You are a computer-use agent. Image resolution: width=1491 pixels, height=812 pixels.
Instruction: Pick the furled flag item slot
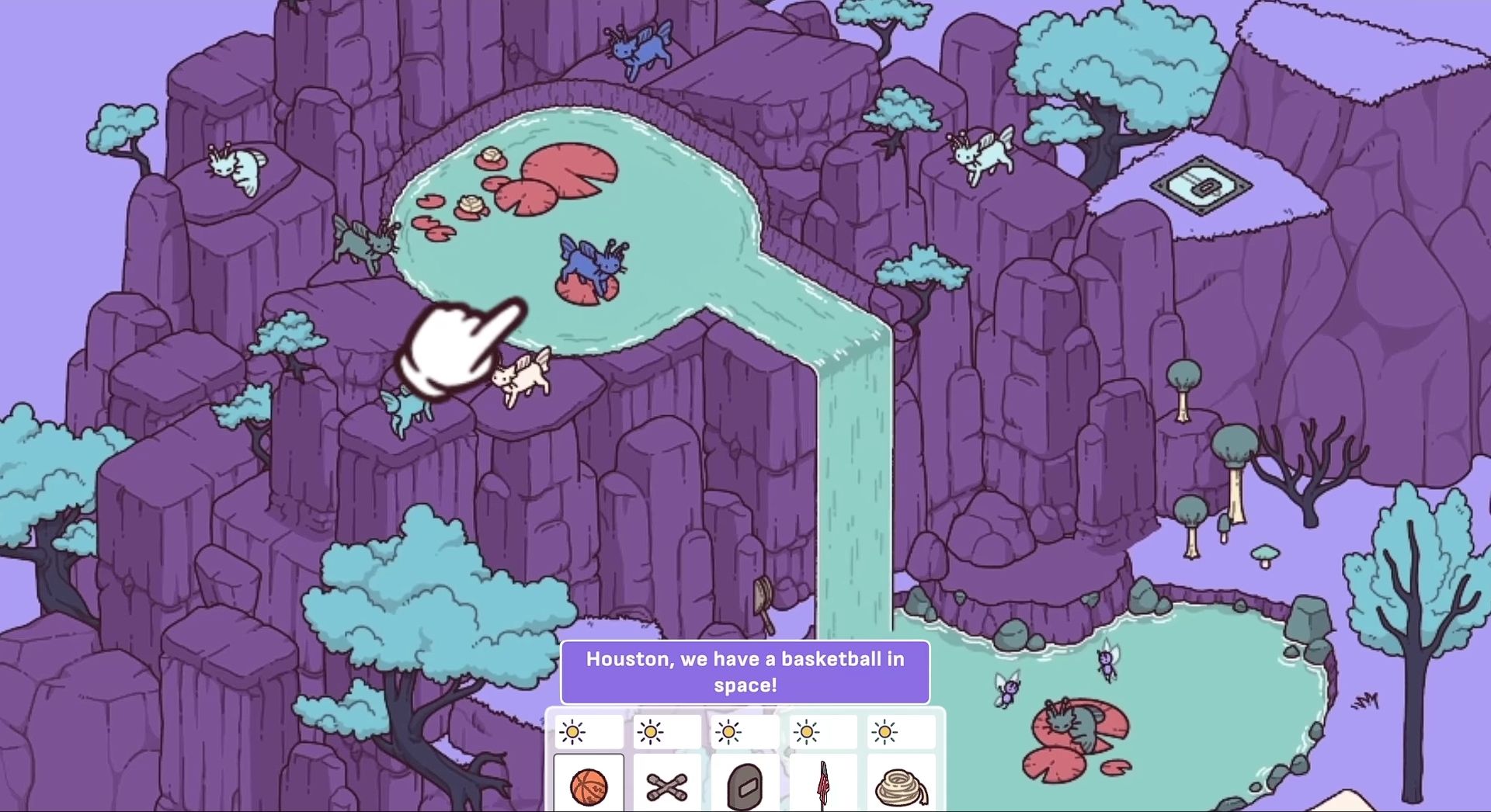tap(823, 785)
